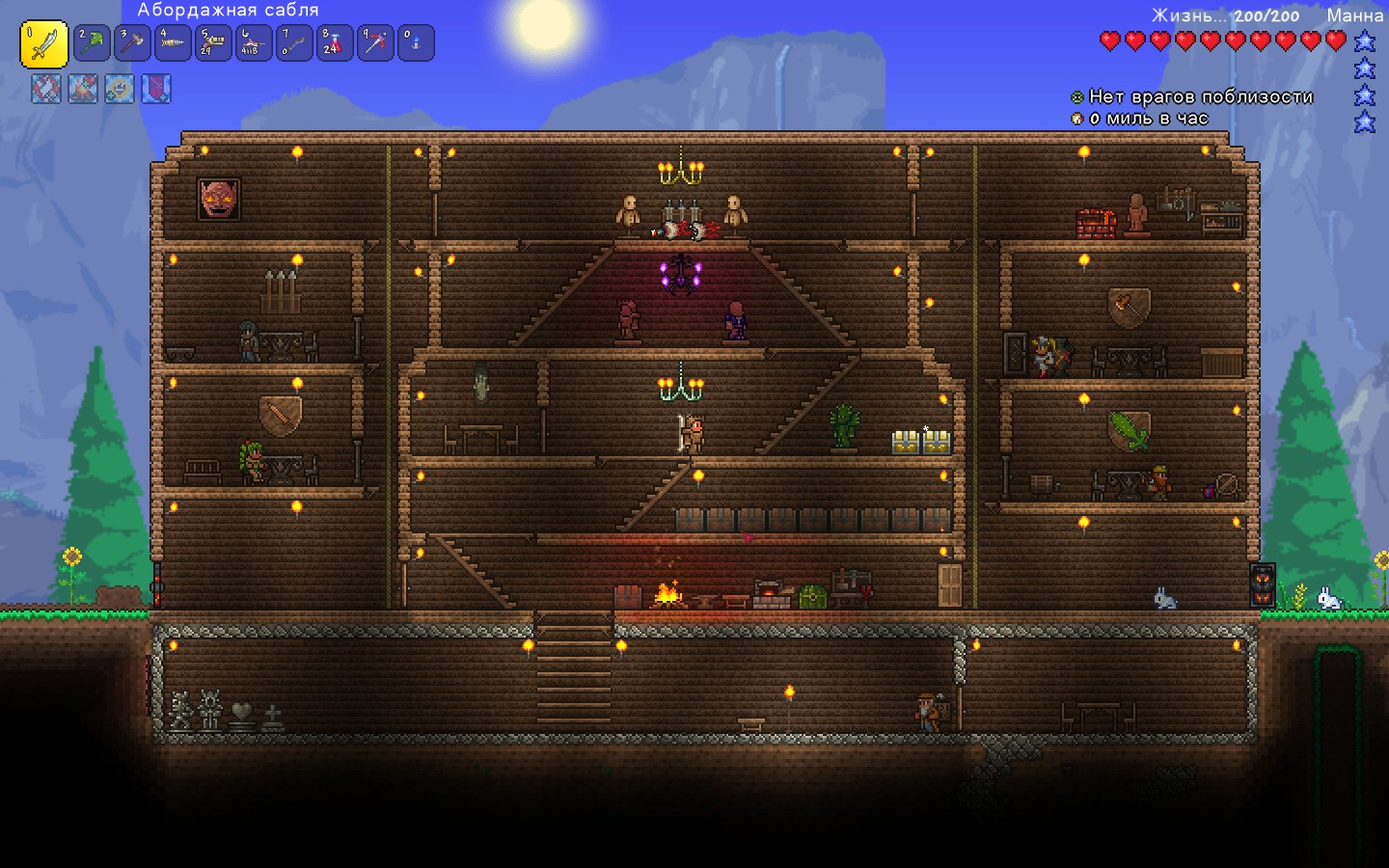Choose the magic staff in hotbar slot 9
This screenshot has width=1389, height=868.
pyautogui.click(x=375, y=43)
